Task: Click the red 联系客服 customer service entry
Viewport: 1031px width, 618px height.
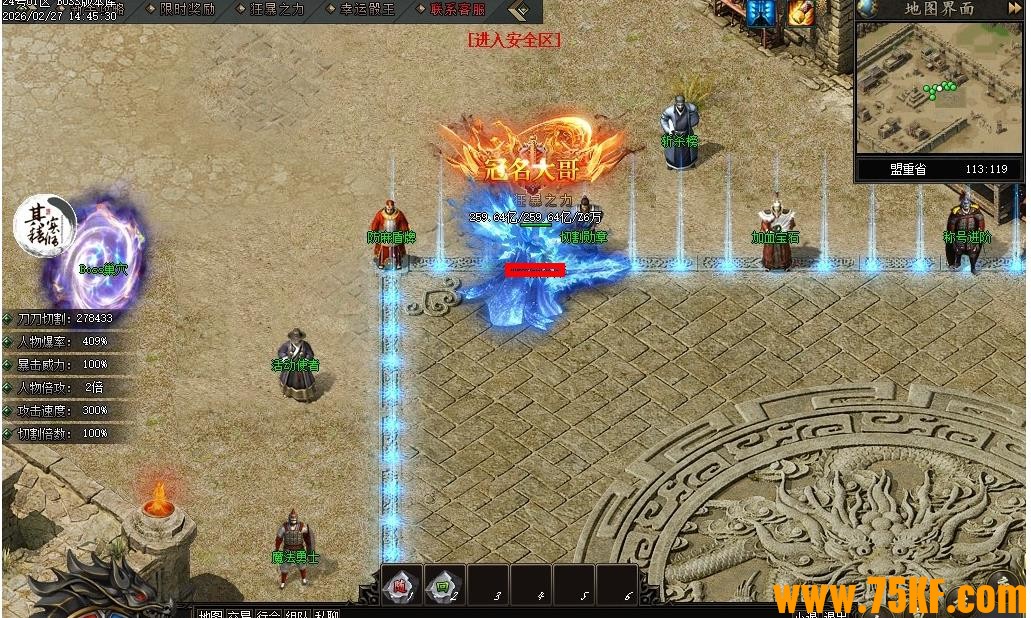Action: [457, 9]
